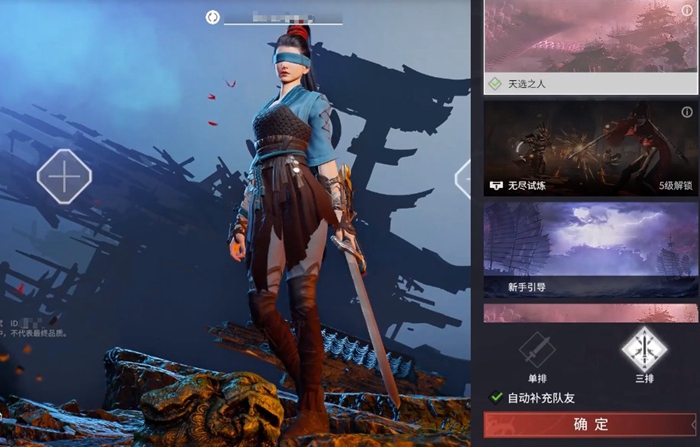Confirm selection with the 确定 button
This screenshot has width=700, height=447.
(x=590, y=425)
